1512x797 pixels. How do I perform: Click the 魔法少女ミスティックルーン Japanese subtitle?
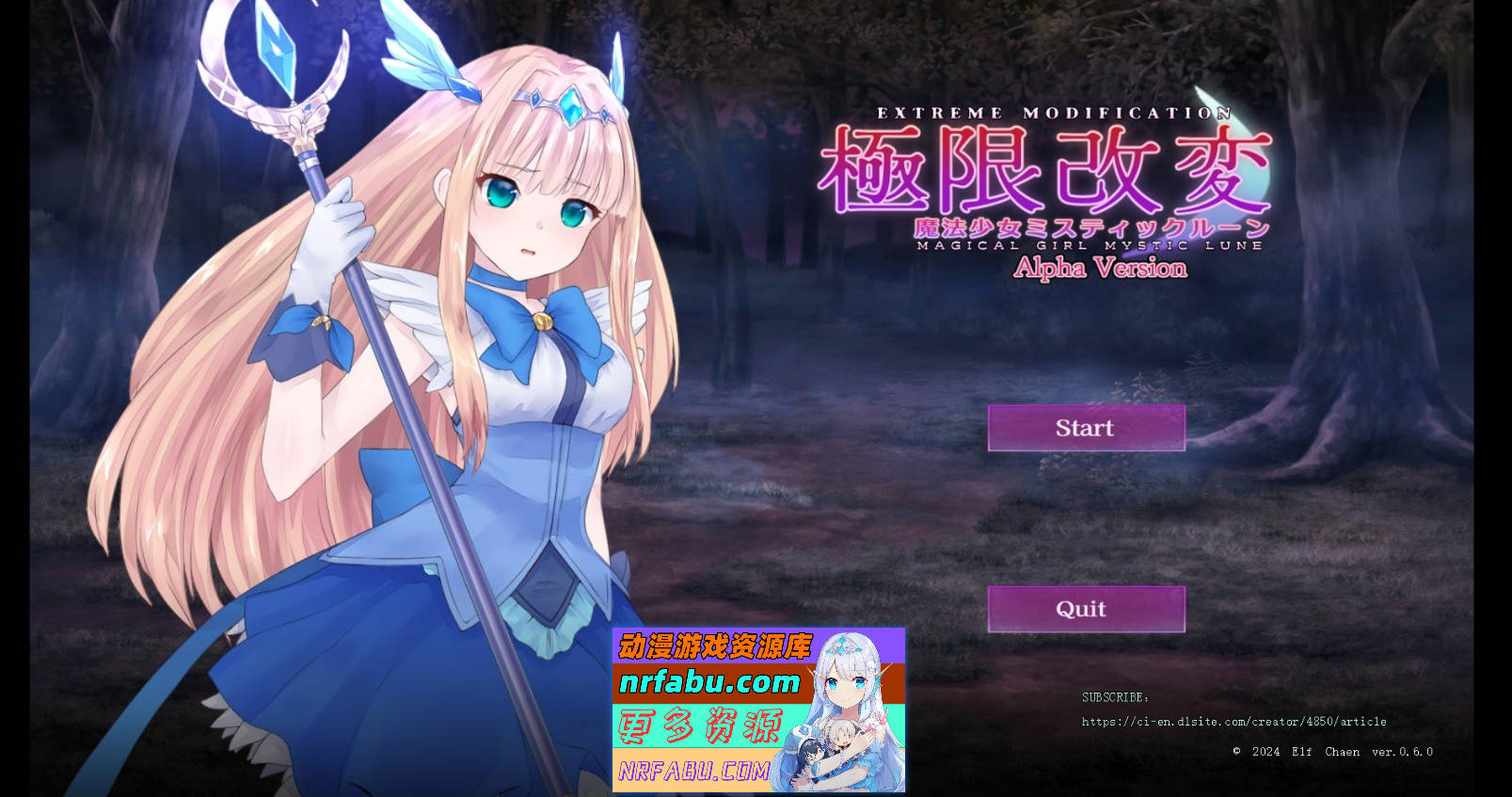click(1091, 226)
